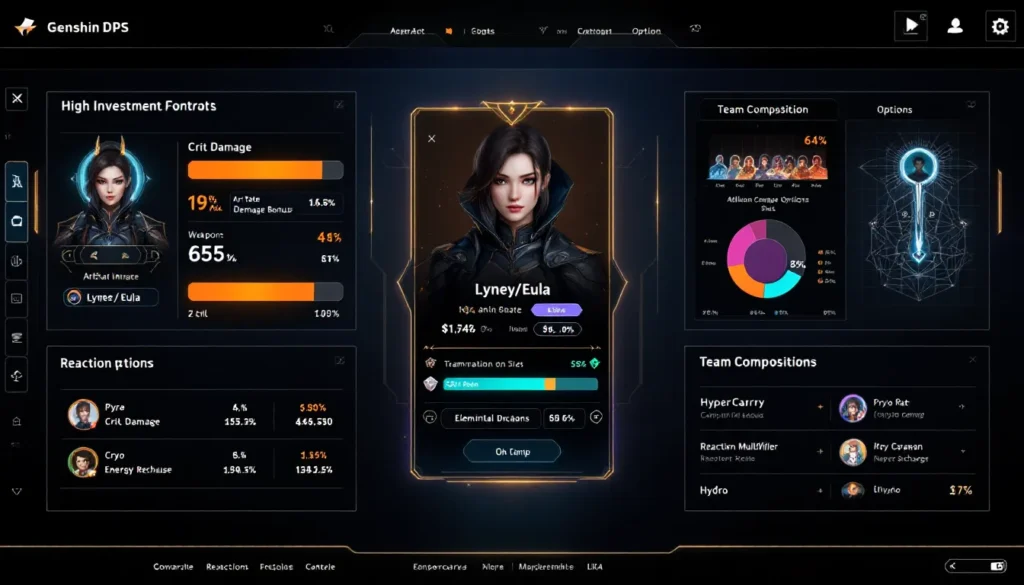Close the Team Compositions panel
The width and height of the screenshot is (1024, 585).
972,359
